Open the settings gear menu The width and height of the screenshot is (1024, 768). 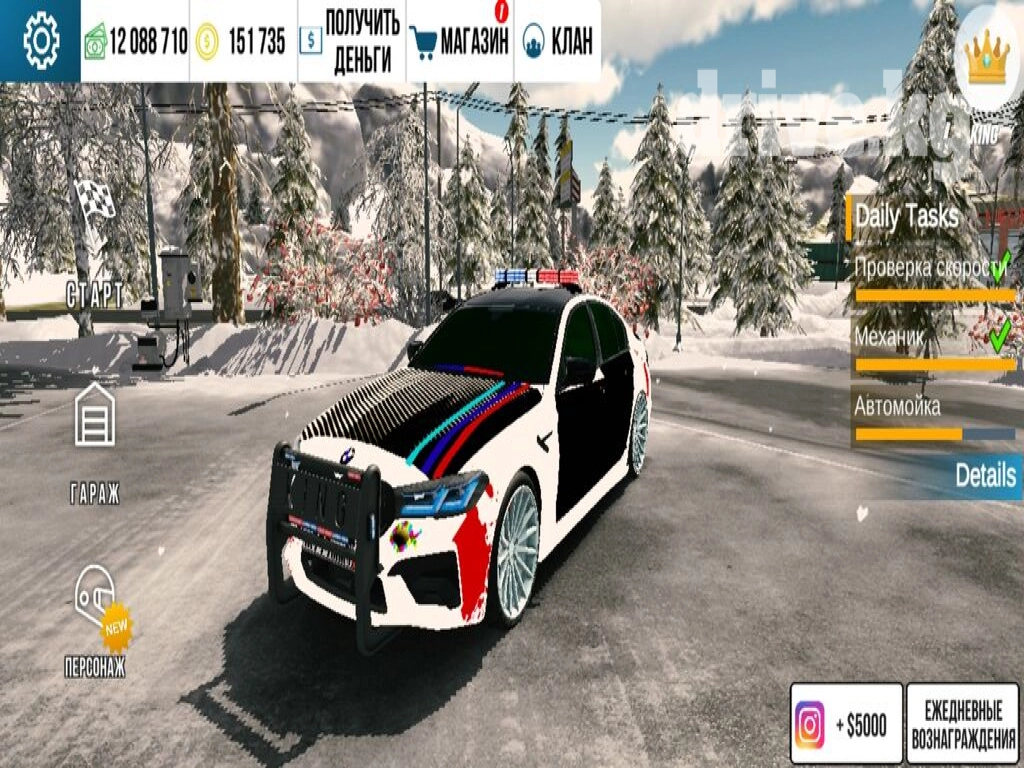[41, 41]
